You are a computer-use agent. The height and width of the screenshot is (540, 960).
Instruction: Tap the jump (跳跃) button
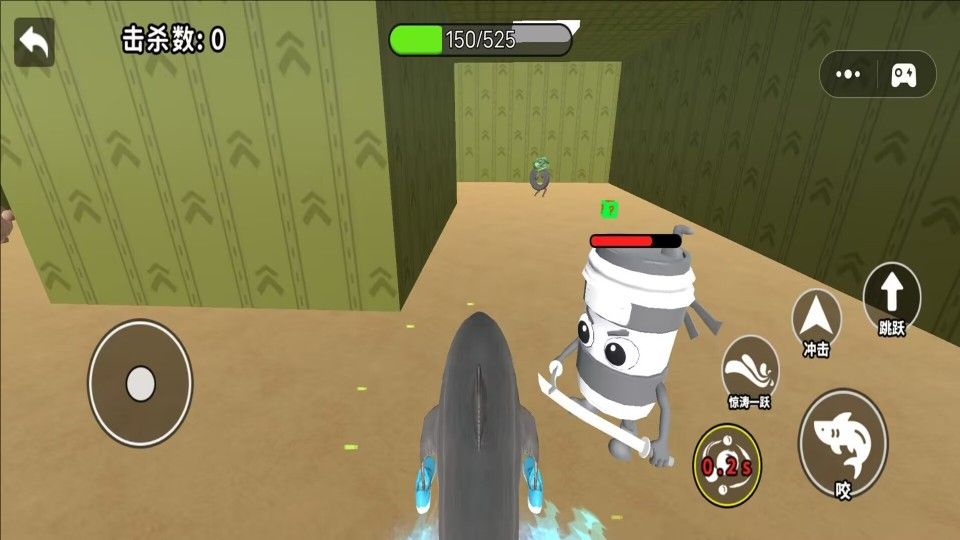coord(891,296)
